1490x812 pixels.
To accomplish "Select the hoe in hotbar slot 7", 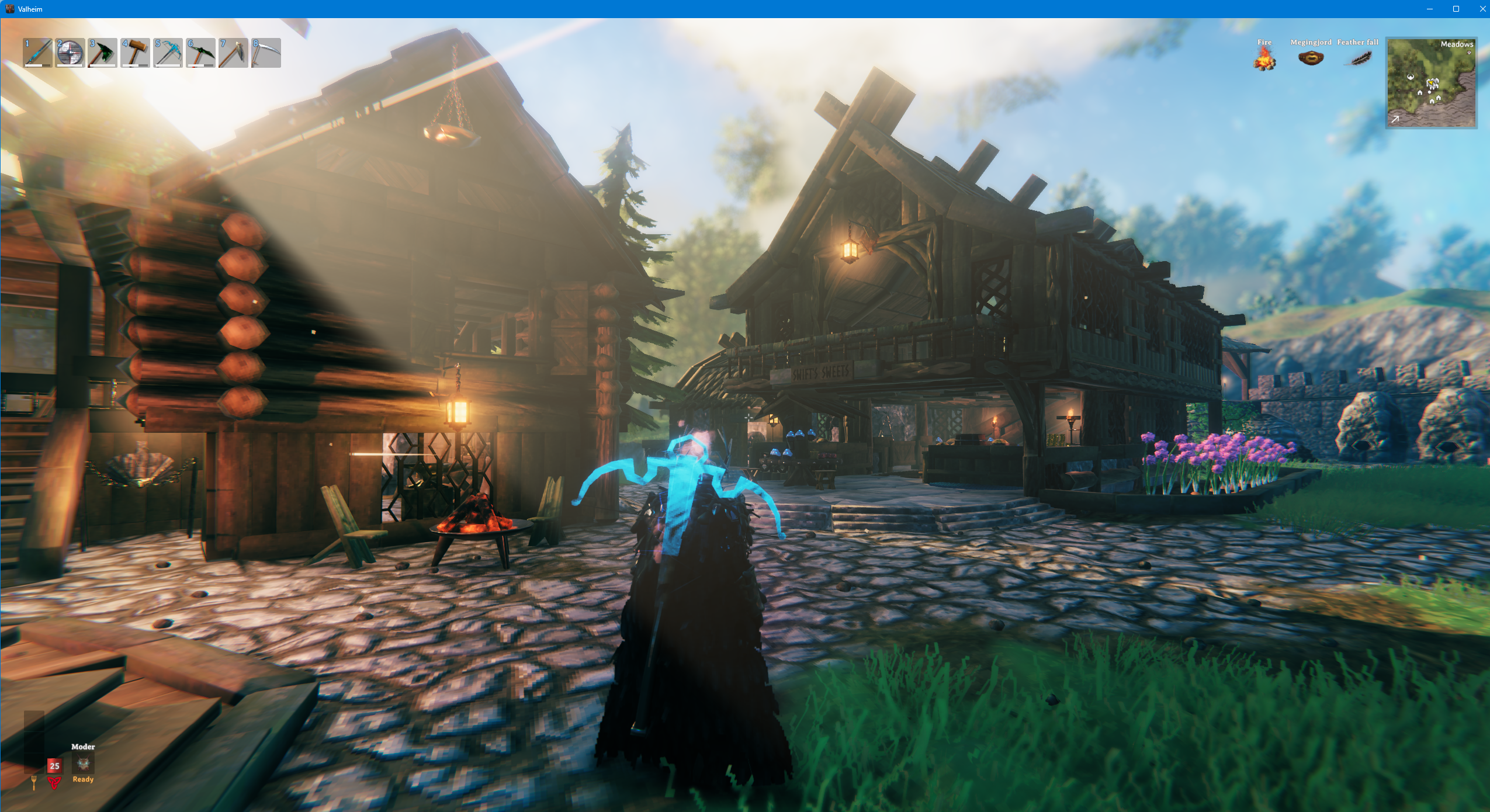I will point(233,53).
